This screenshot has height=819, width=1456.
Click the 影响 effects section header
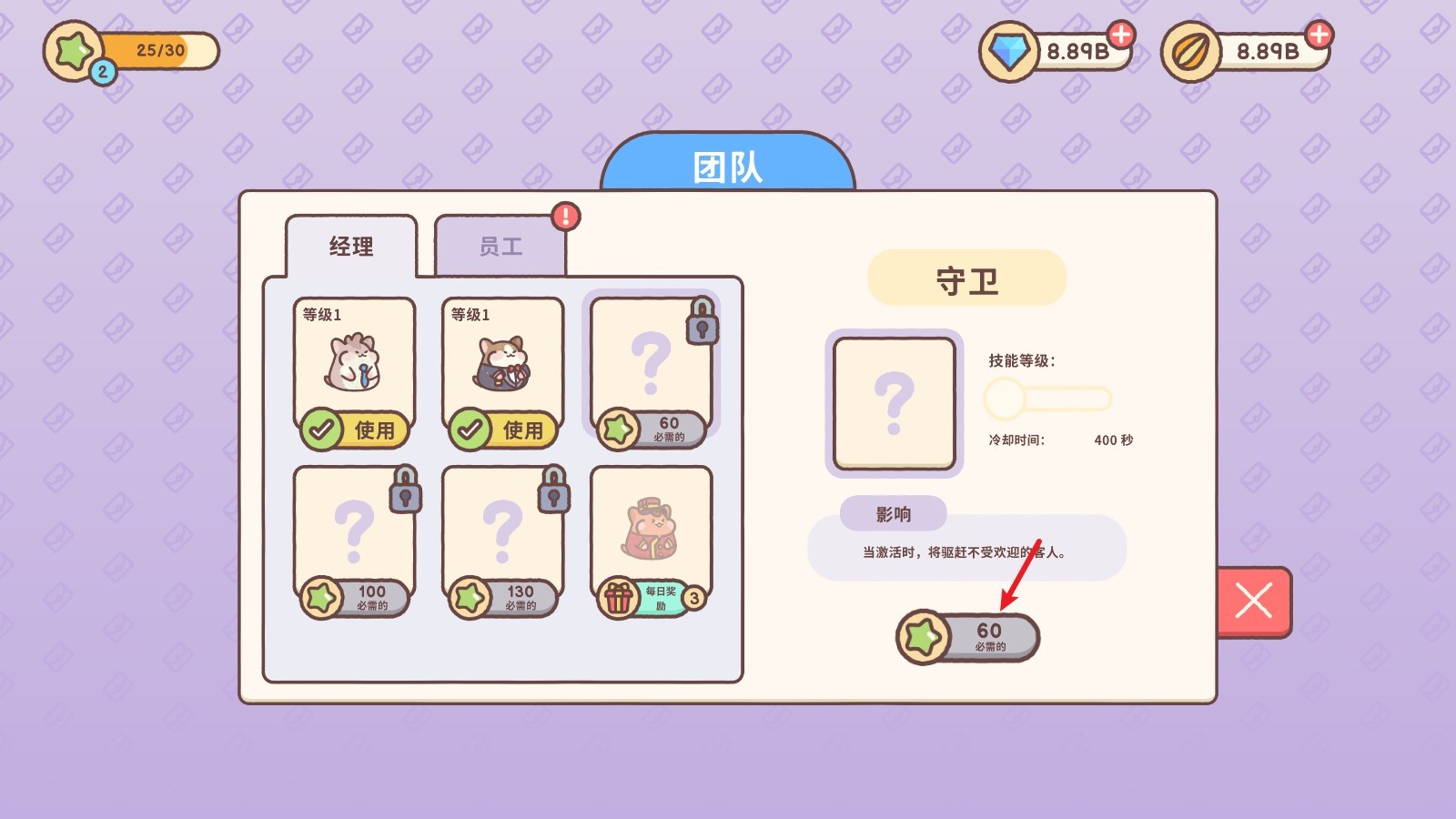click(x=895, y=514)
